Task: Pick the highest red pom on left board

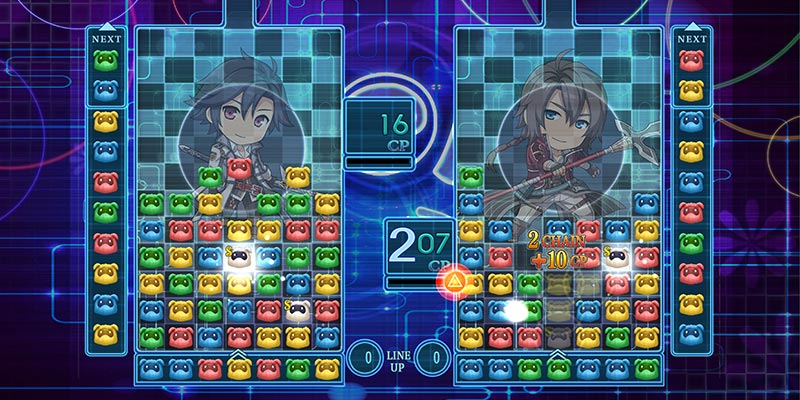Action: (x=238, y=166)
